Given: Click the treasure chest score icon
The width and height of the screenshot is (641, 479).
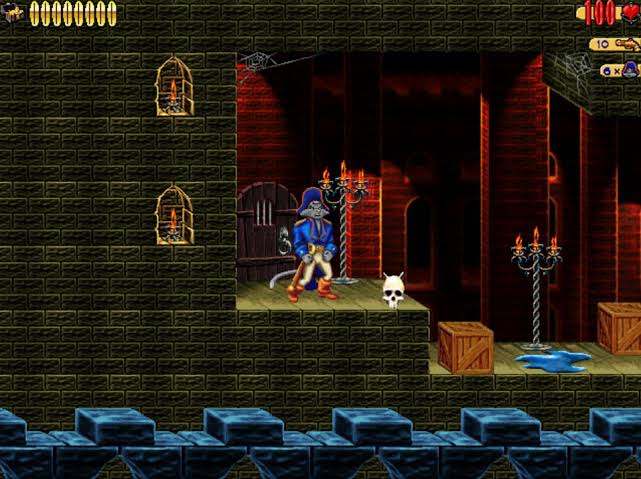Looking at the screenshot, I should click(x=13, y=13).
